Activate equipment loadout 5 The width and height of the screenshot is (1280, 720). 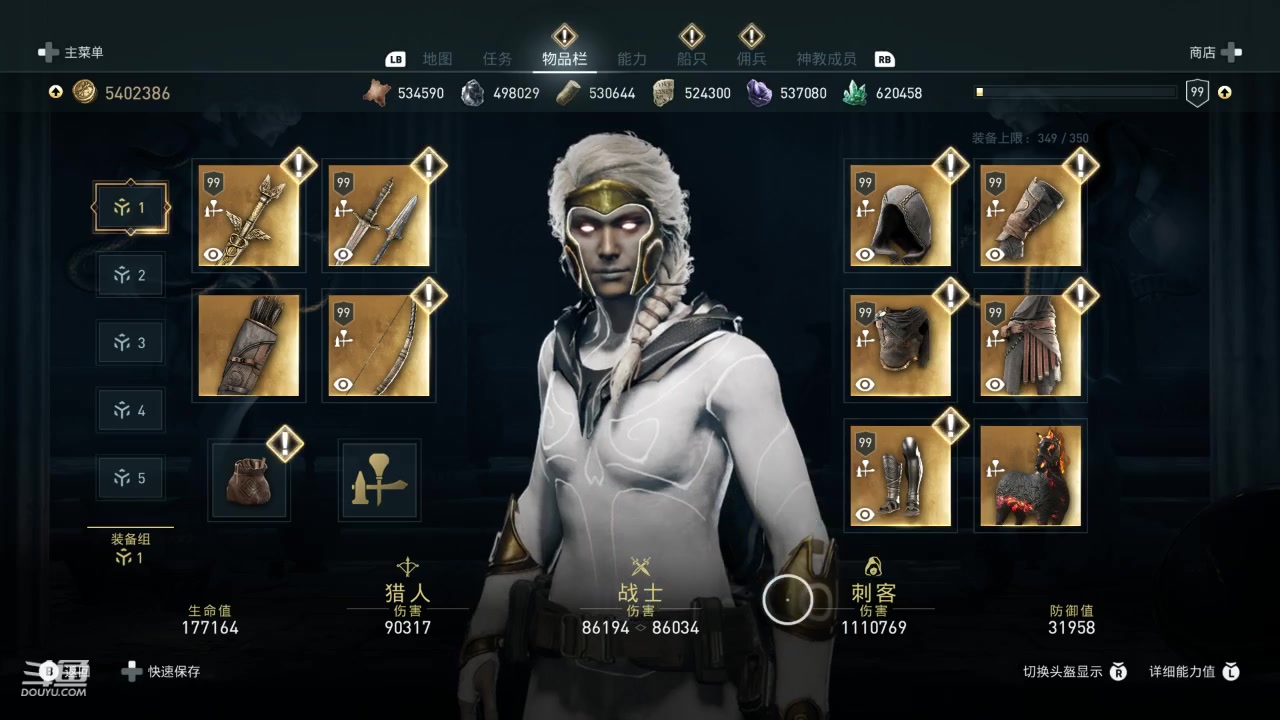(x=130, y=478)
